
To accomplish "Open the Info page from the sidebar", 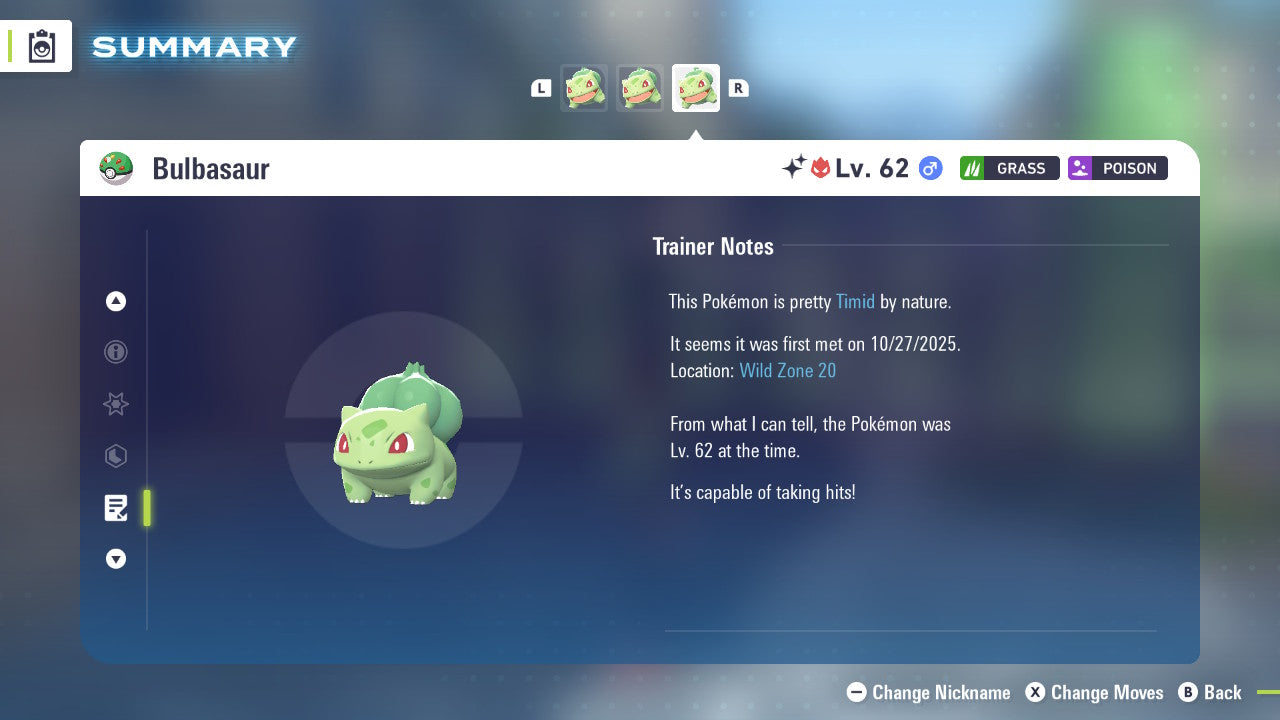I will 115,352.
